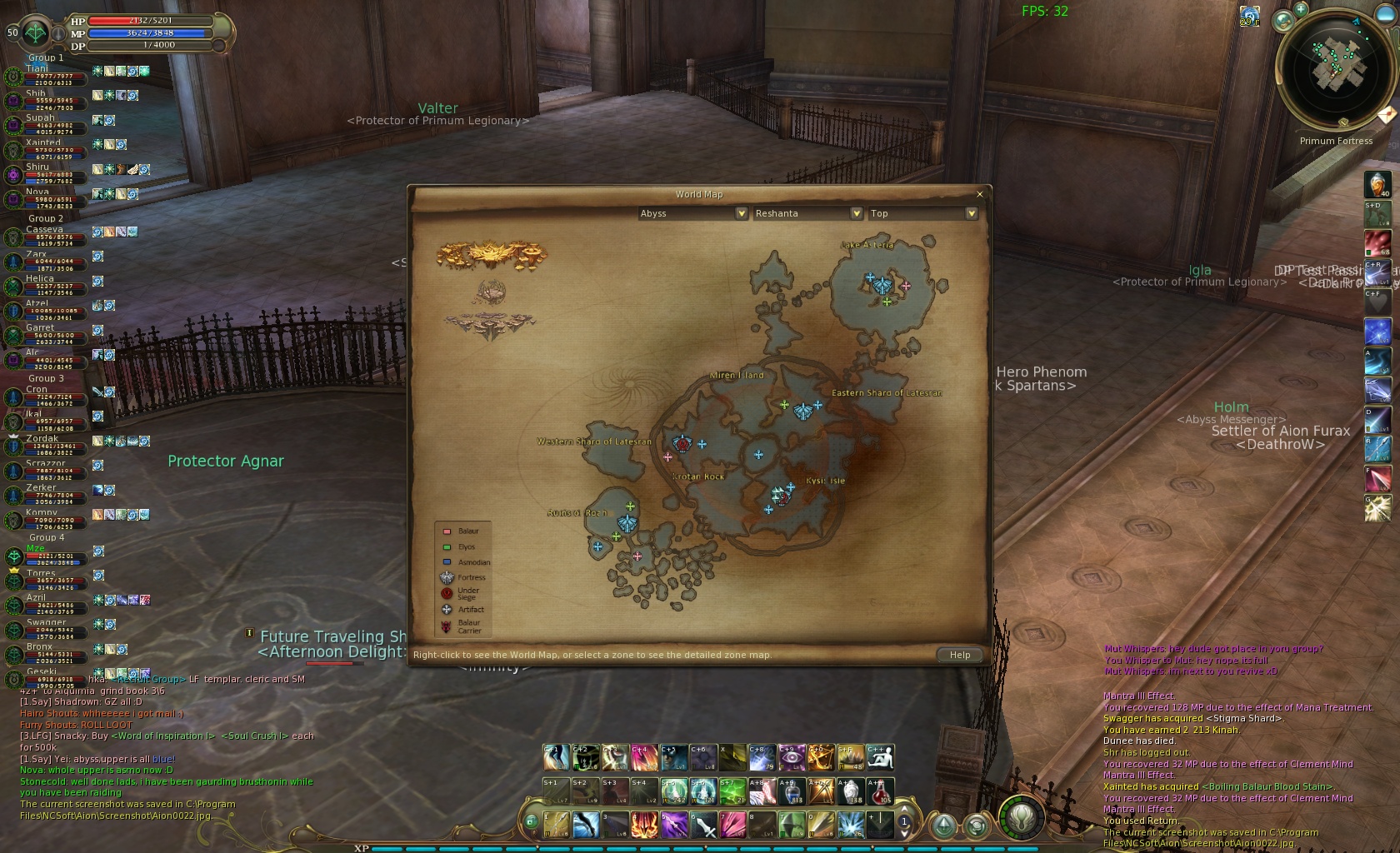1400x853 pixels.
Task: Select the Krotan Rock zone label
Action: point(698,477)
